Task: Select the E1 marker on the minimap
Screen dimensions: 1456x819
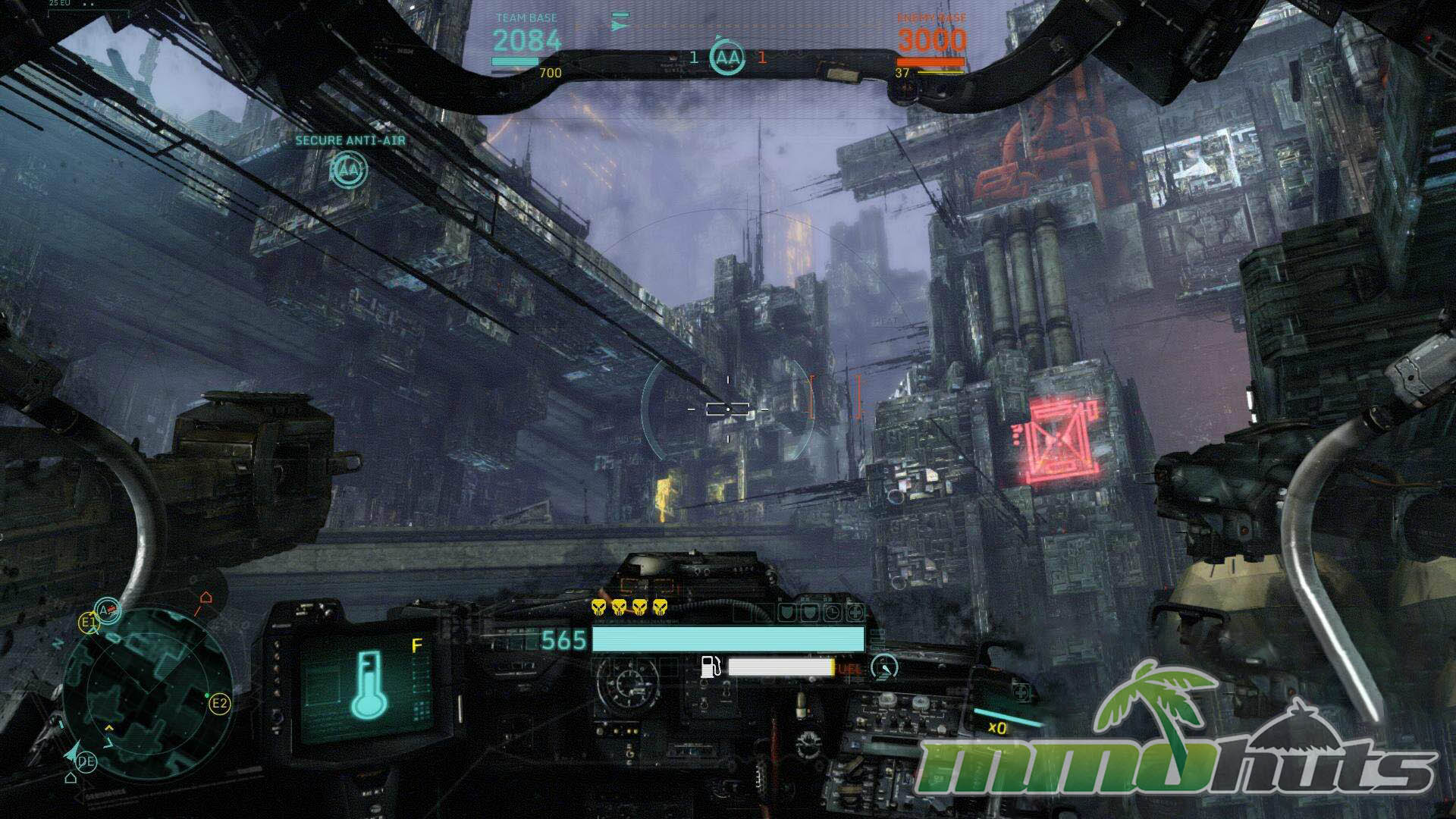Action: pyautogui.click(x=89, y=623)
